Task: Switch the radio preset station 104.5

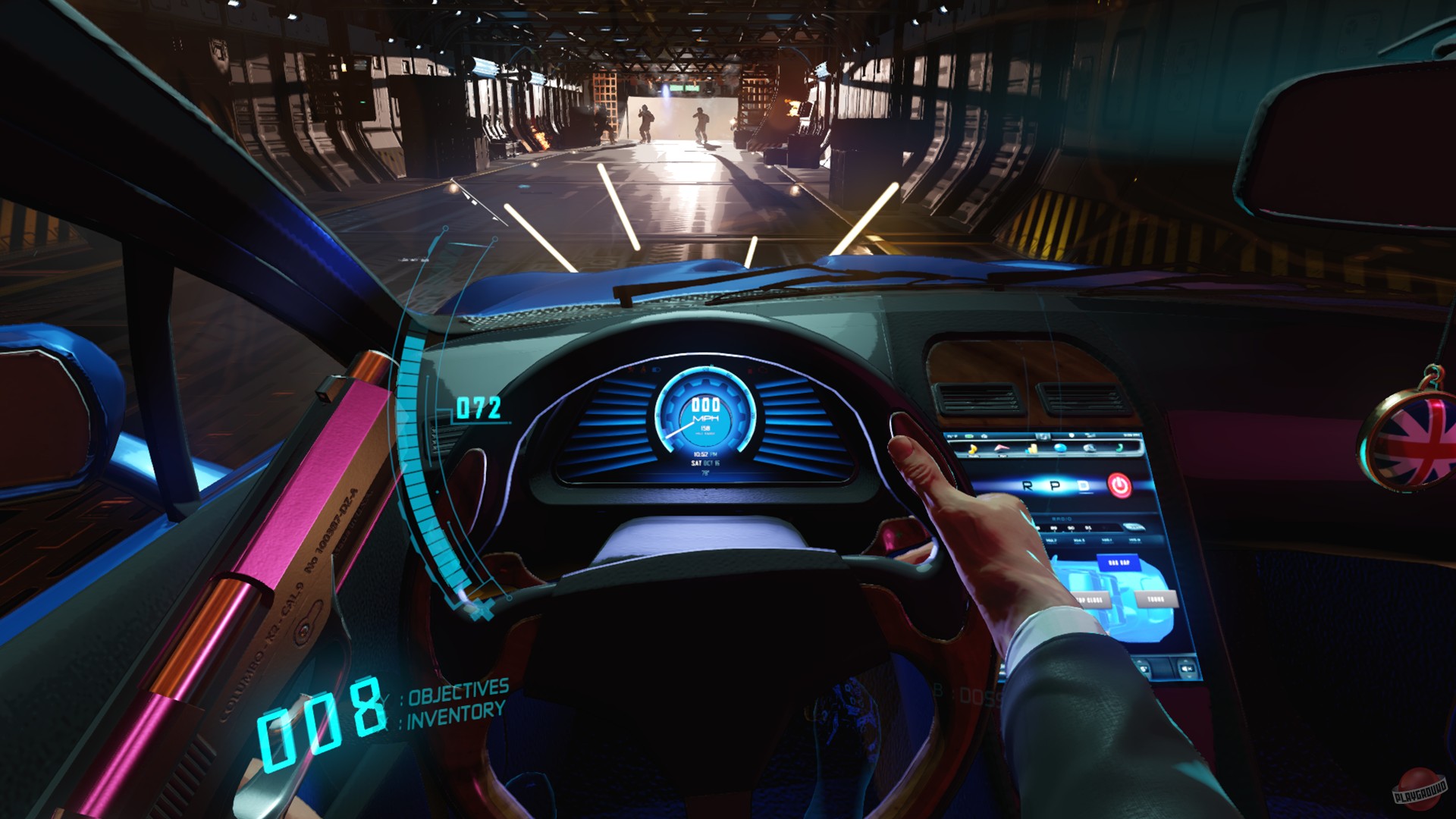Action: tap(1078, 539)
